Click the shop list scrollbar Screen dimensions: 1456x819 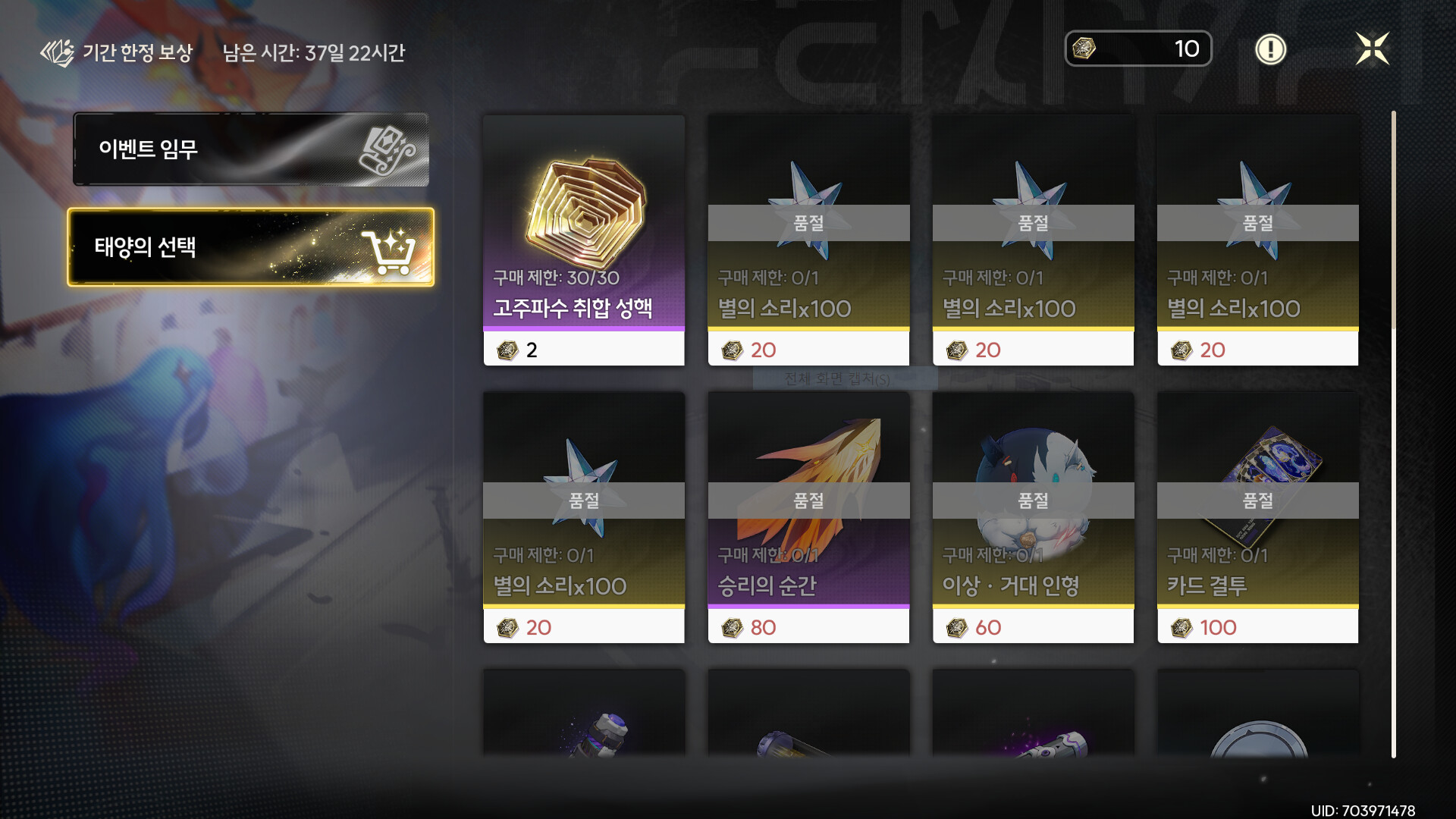pyautogui.click(x=1393, y=432)
